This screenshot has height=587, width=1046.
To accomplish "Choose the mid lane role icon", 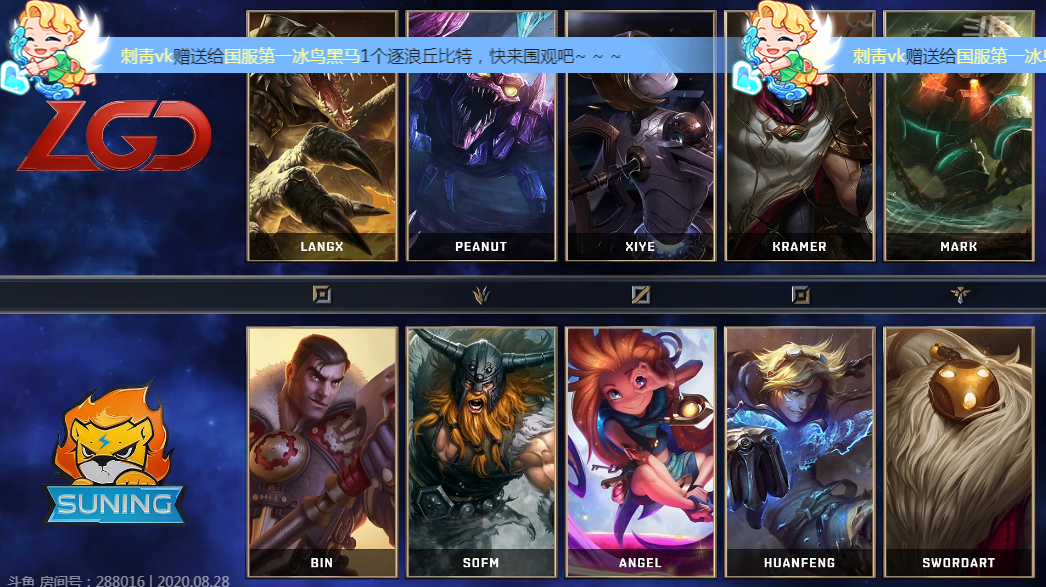I will [640, 294].
